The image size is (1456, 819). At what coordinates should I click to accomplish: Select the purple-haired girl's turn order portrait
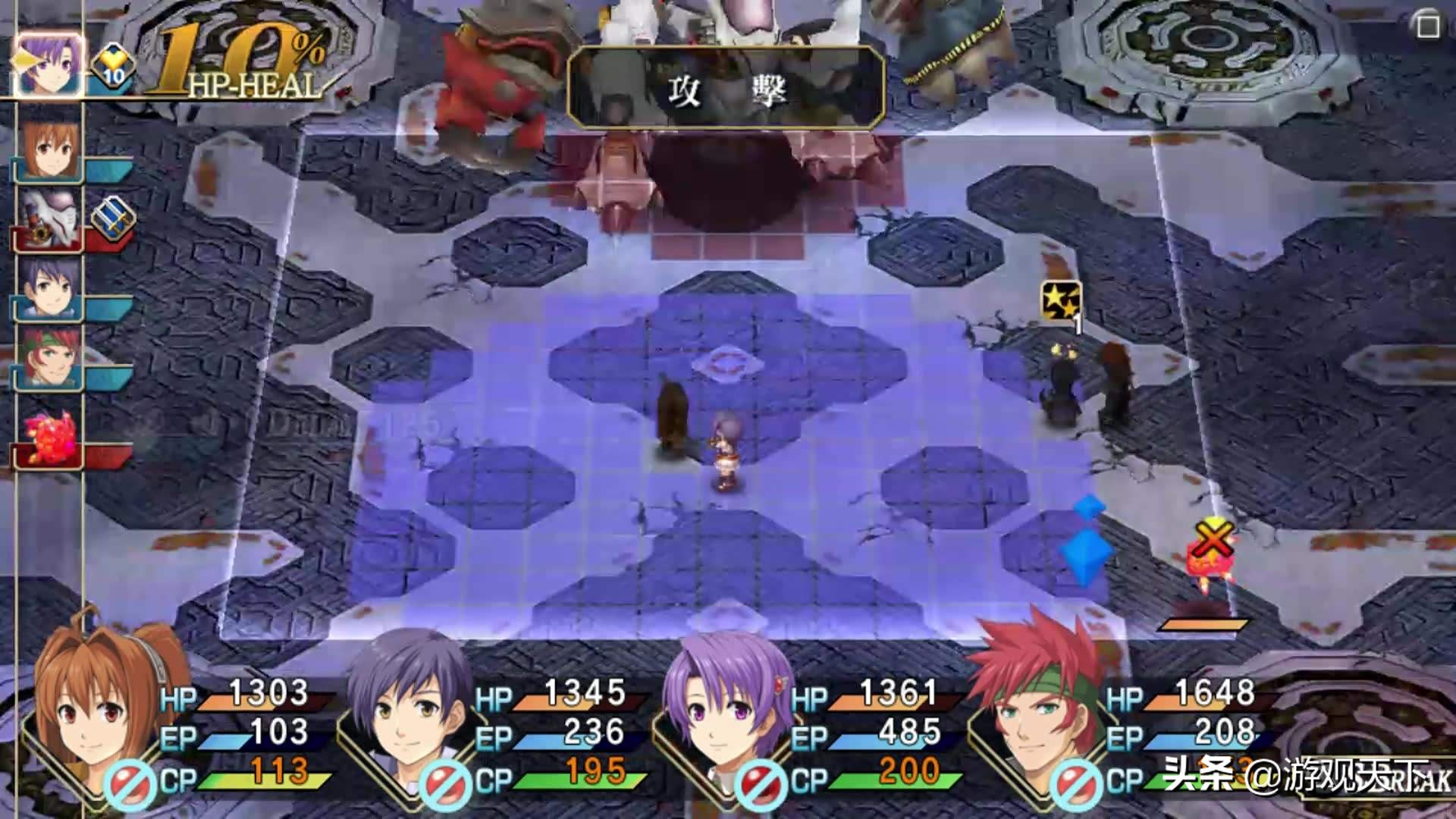[47, 65]
